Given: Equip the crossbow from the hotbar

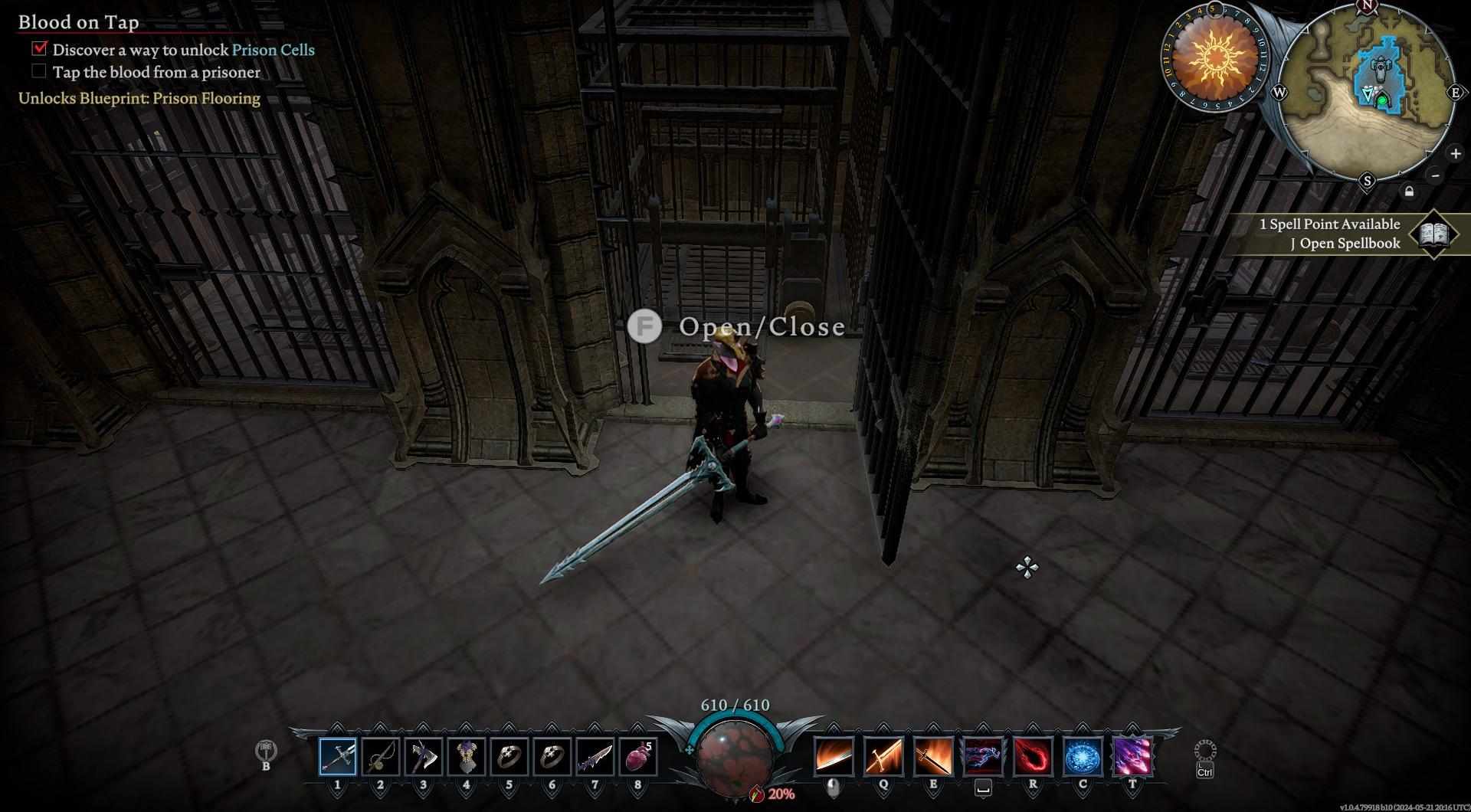Looking at the screenshot, I should click(x=381, y=757).
